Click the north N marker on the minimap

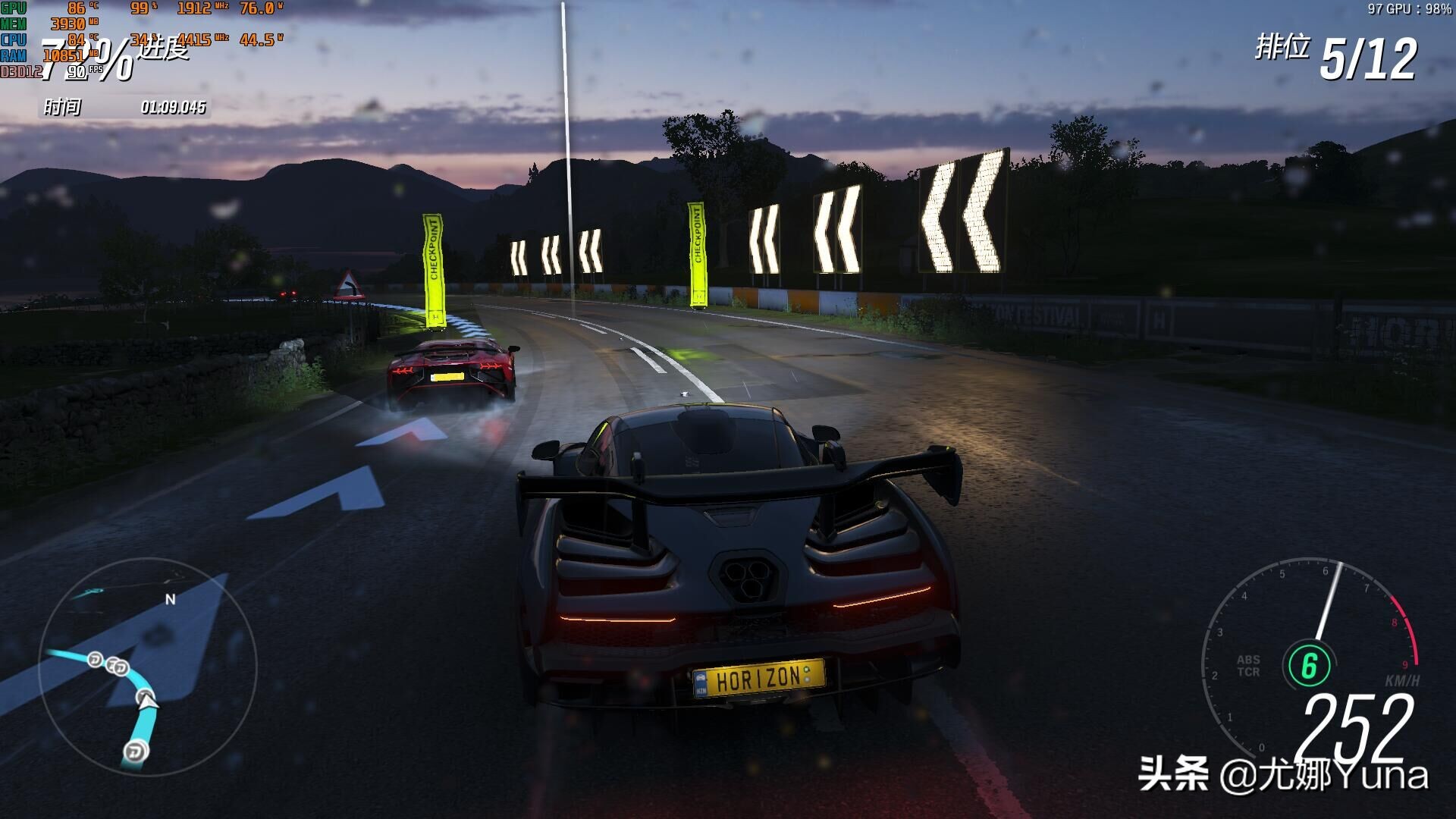point(171,600)
